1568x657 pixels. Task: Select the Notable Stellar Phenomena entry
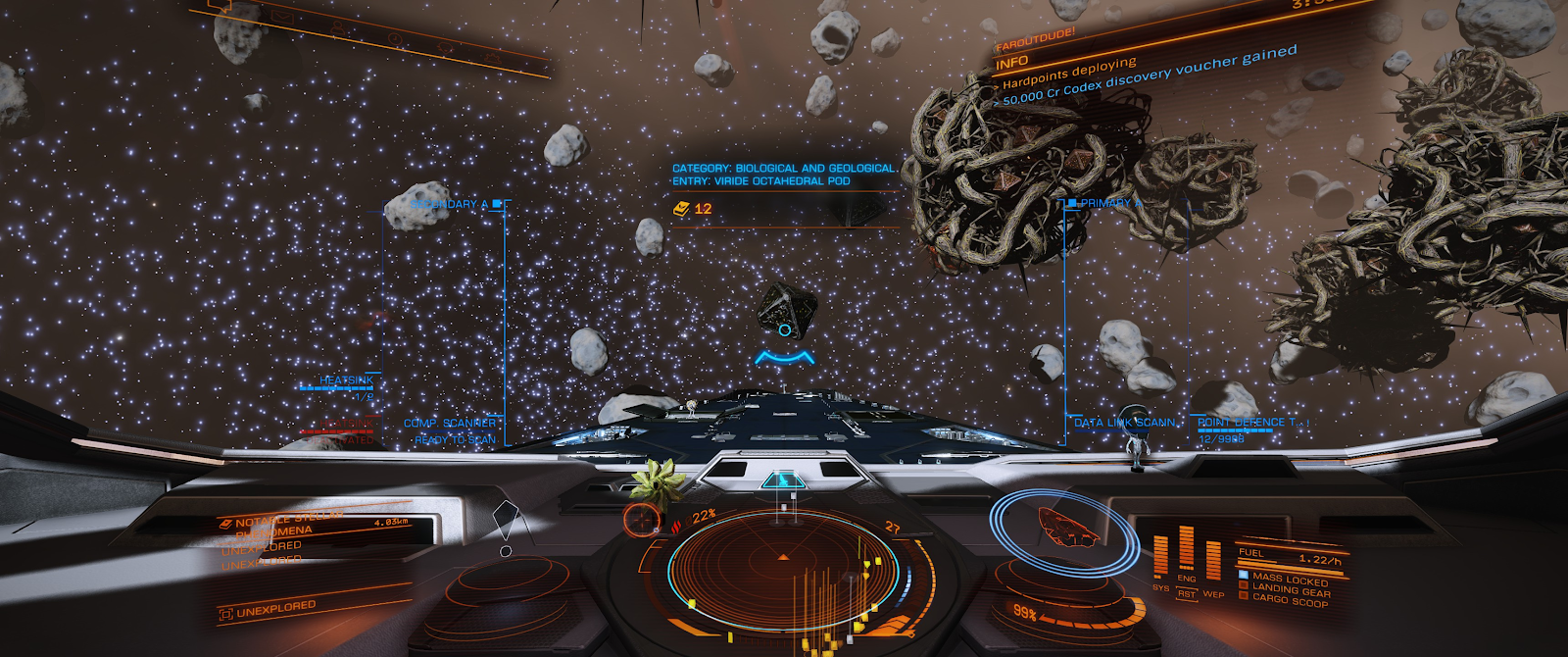284,523
